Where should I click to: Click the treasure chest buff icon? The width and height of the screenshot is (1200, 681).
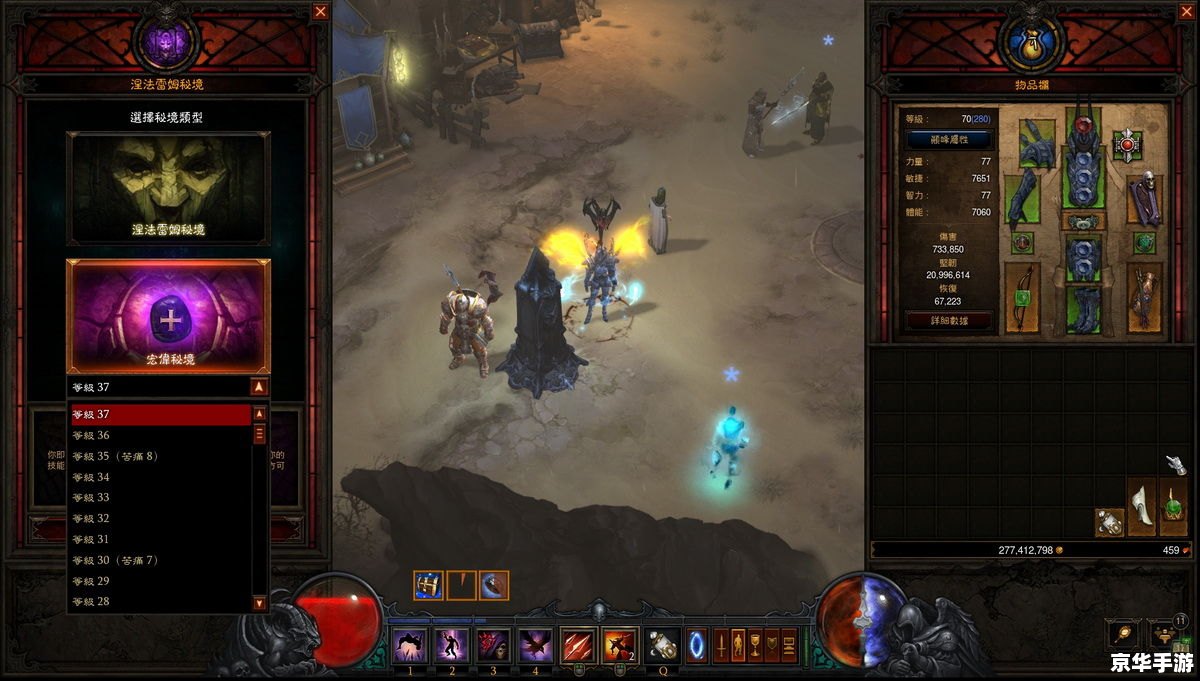(428, 585)
